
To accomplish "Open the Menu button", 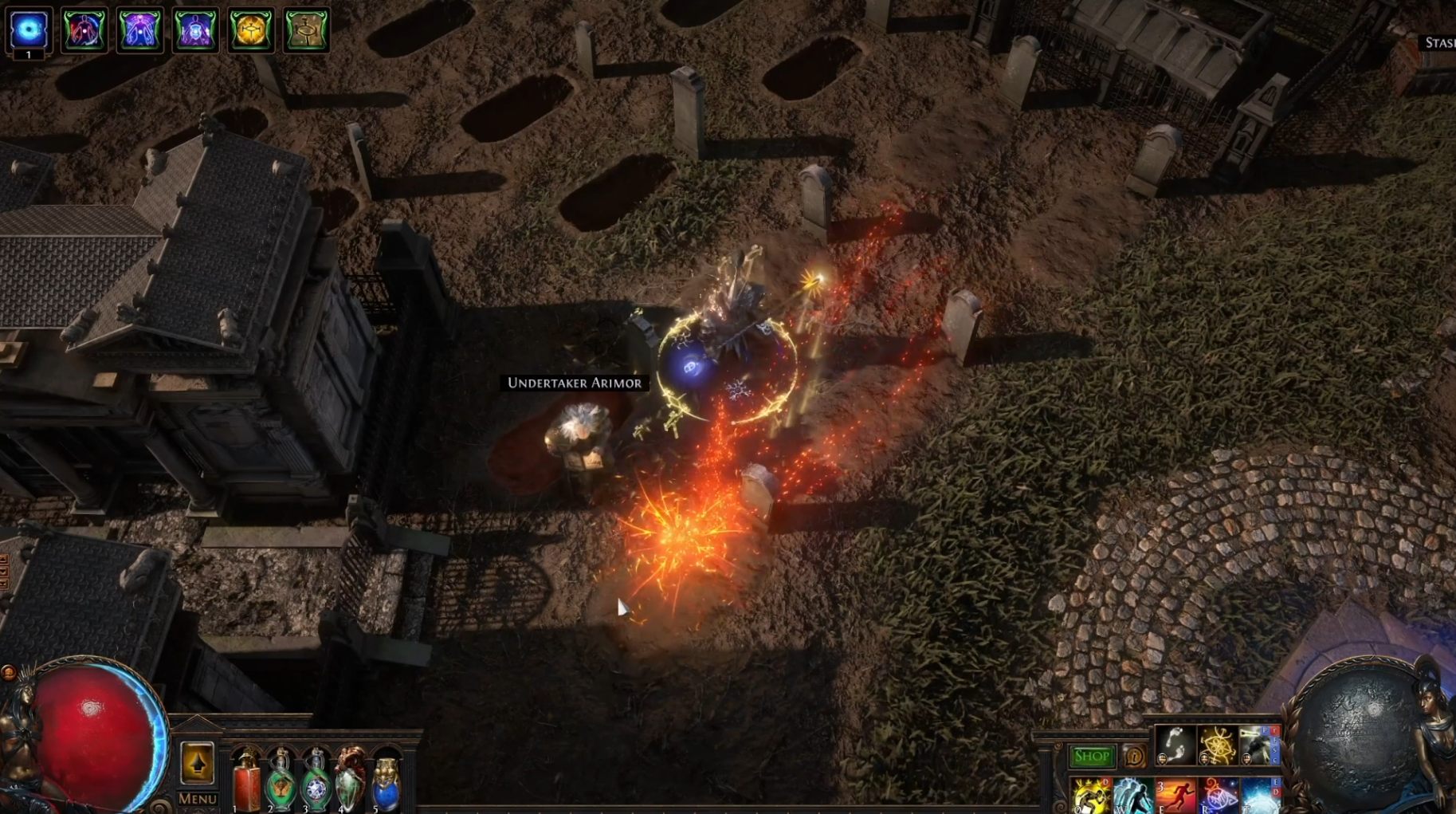I will click(x=198, y=798).
